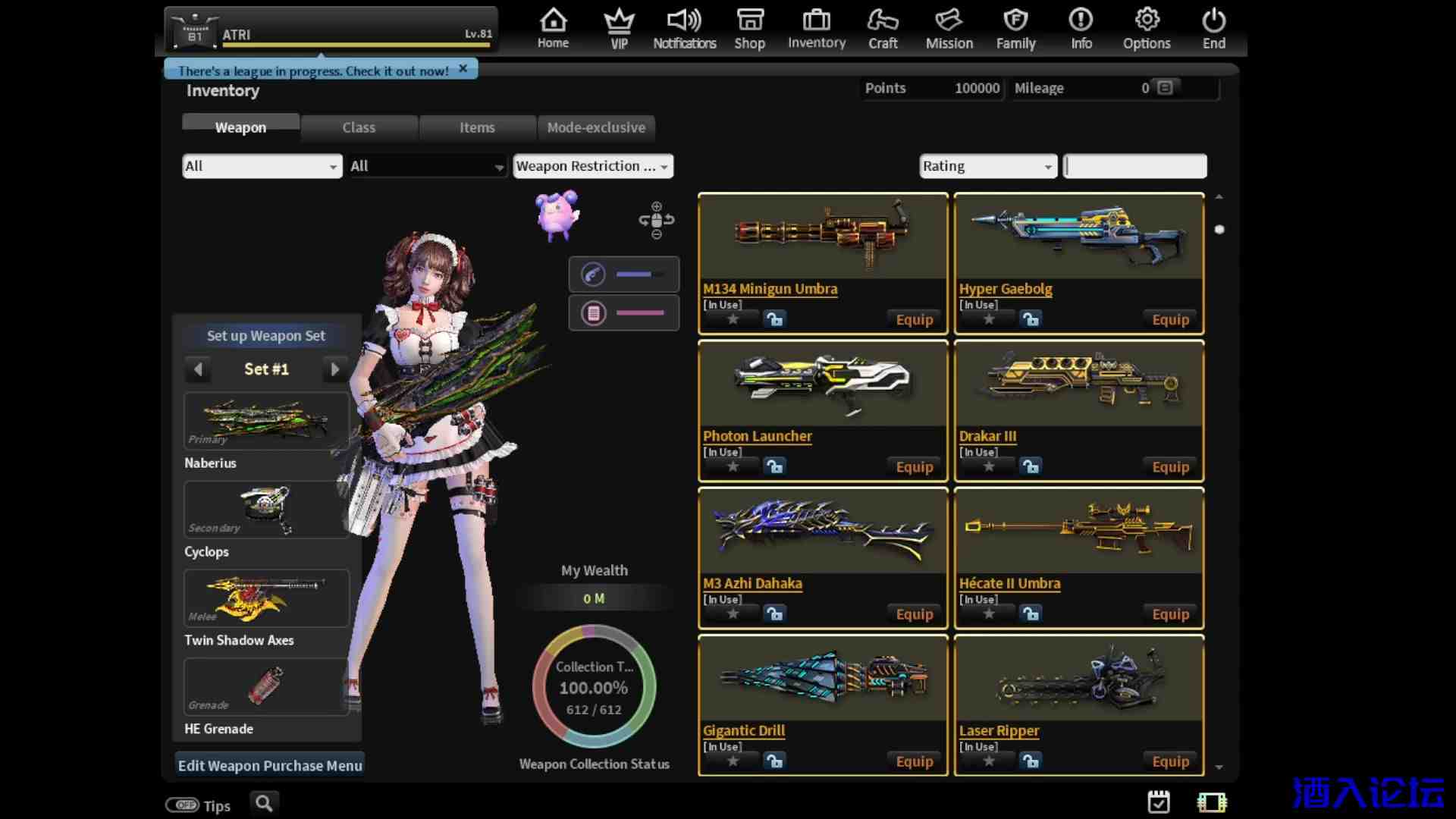Select the Photon Launcher weapon thumbnail
The width and height of the screenshot is (1456, 819).
click(x=823, y=384)
